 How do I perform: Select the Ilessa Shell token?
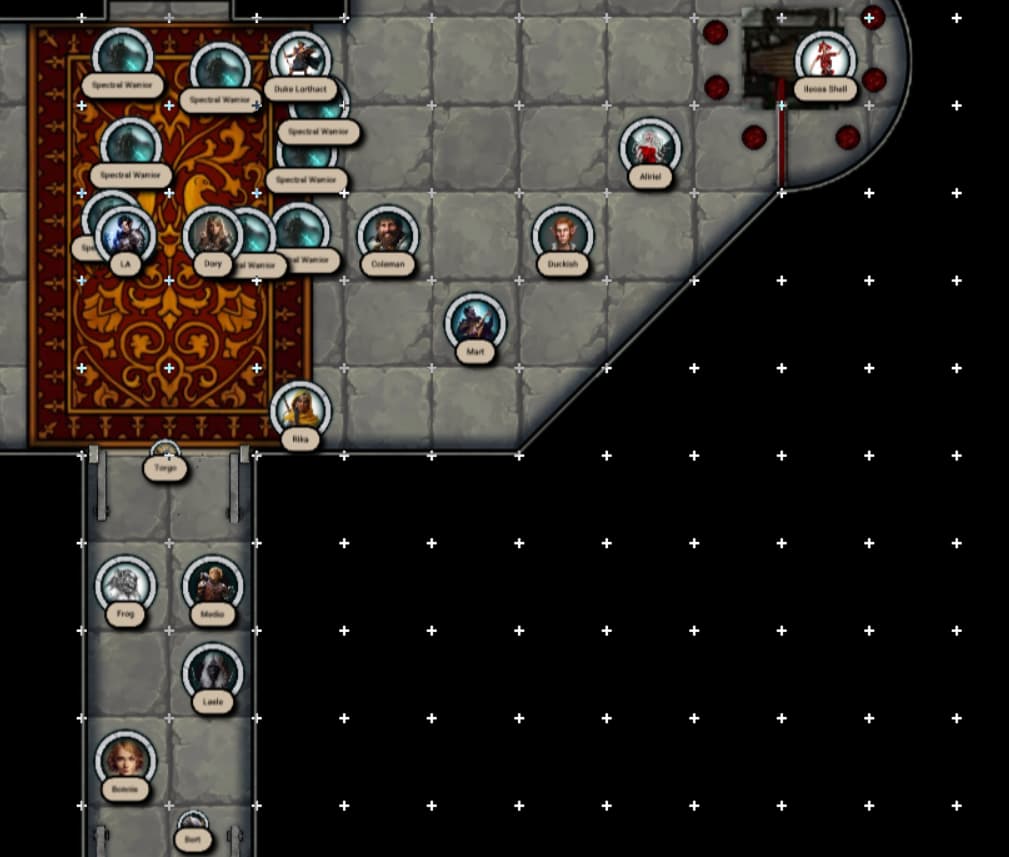[x=825, y=58]
